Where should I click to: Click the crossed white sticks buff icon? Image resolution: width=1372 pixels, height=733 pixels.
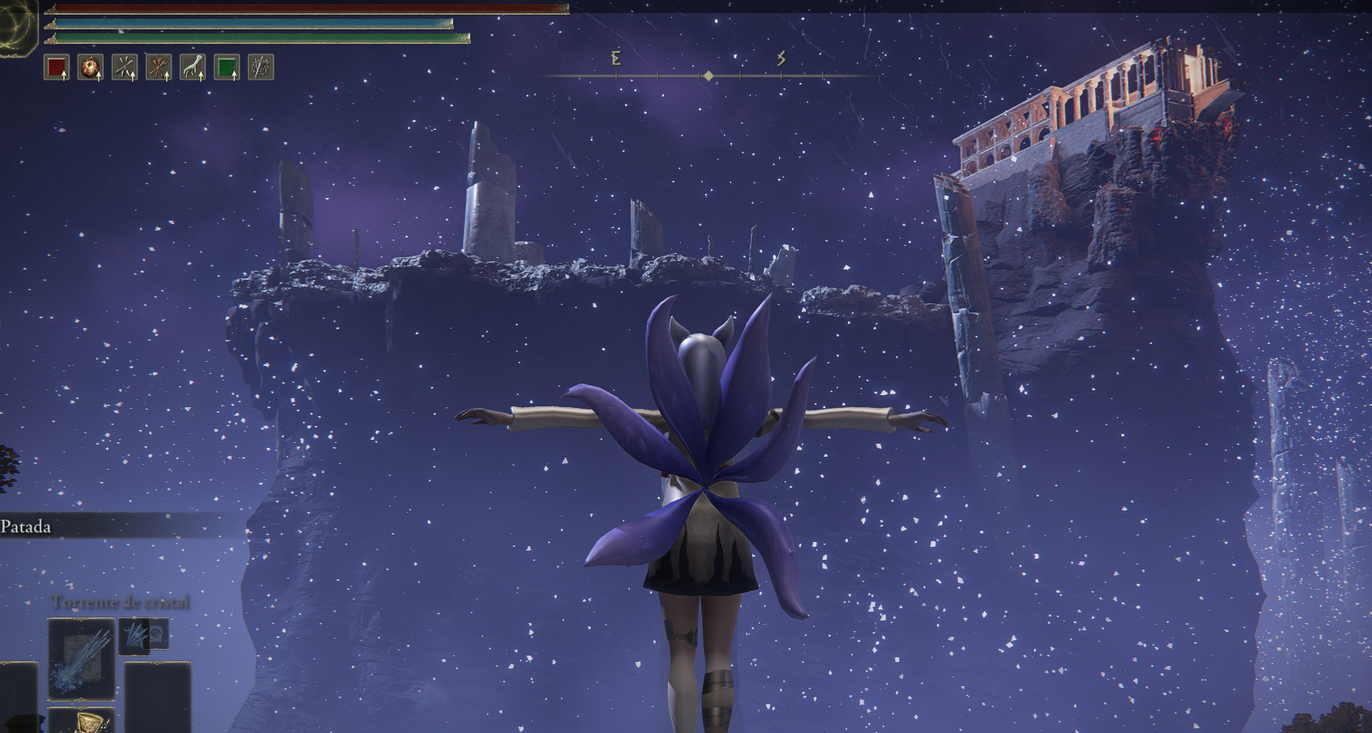coord(124,67)
